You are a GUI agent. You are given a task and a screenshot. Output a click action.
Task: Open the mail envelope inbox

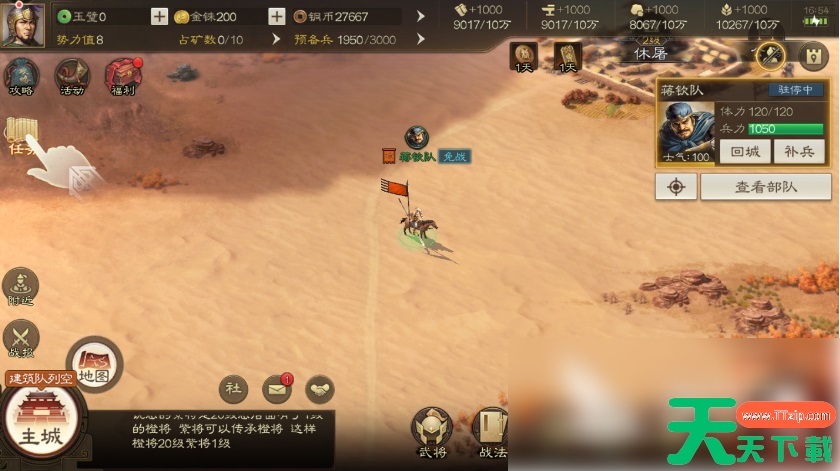tap(277, 388)
